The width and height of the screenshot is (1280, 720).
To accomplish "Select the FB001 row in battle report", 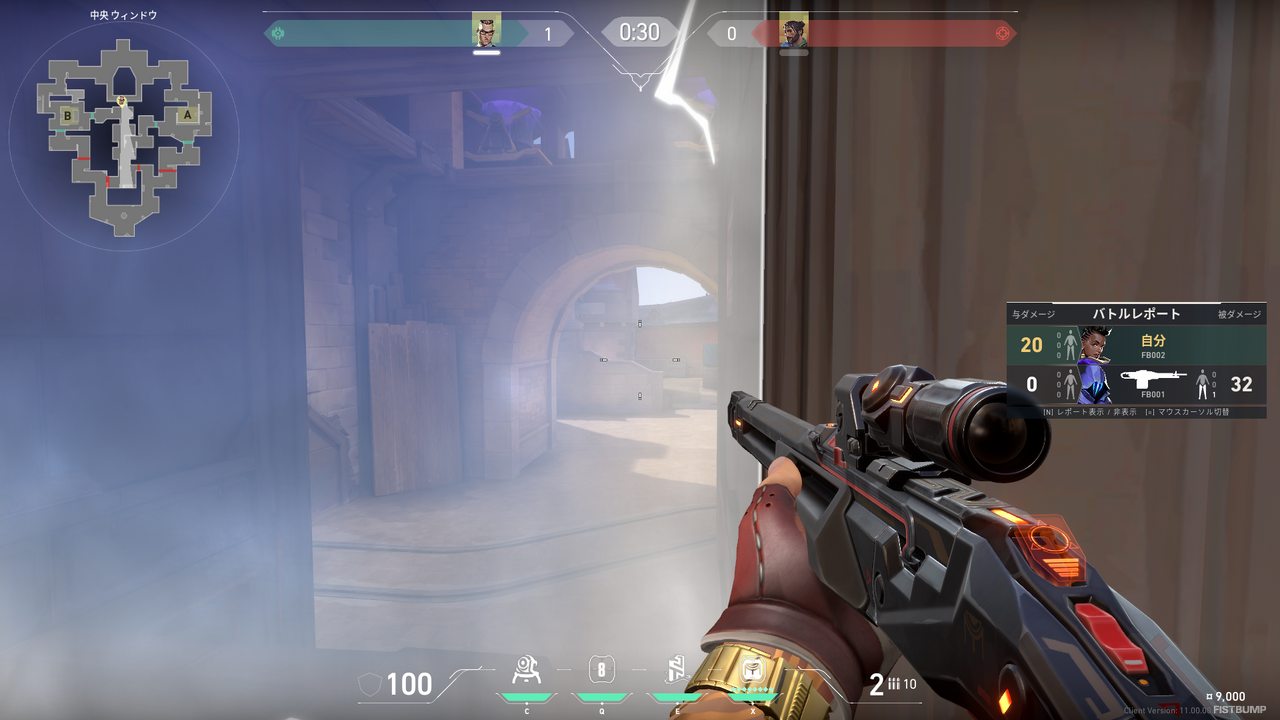I will click(x=1136, y=384).
